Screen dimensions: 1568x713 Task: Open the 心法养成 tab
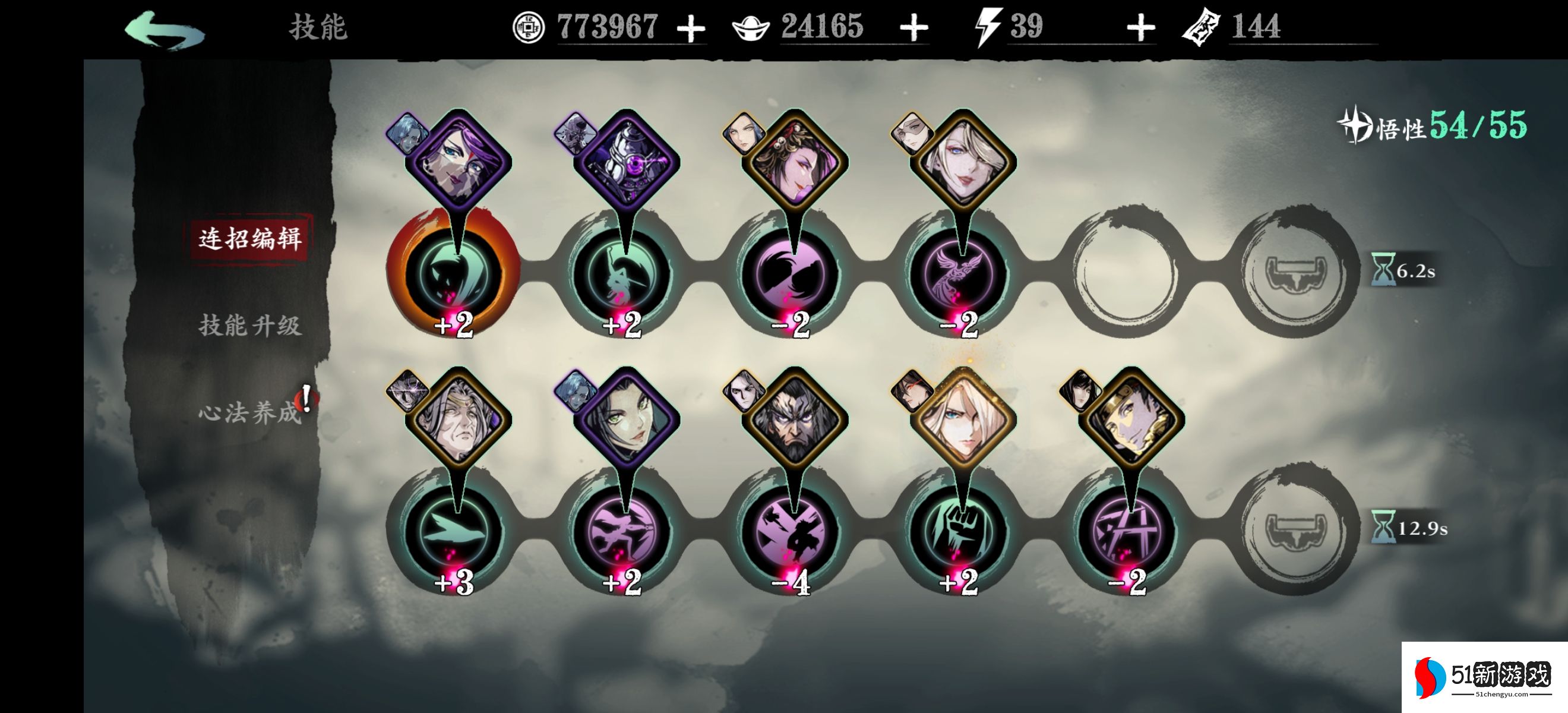(x=249, y=412)
